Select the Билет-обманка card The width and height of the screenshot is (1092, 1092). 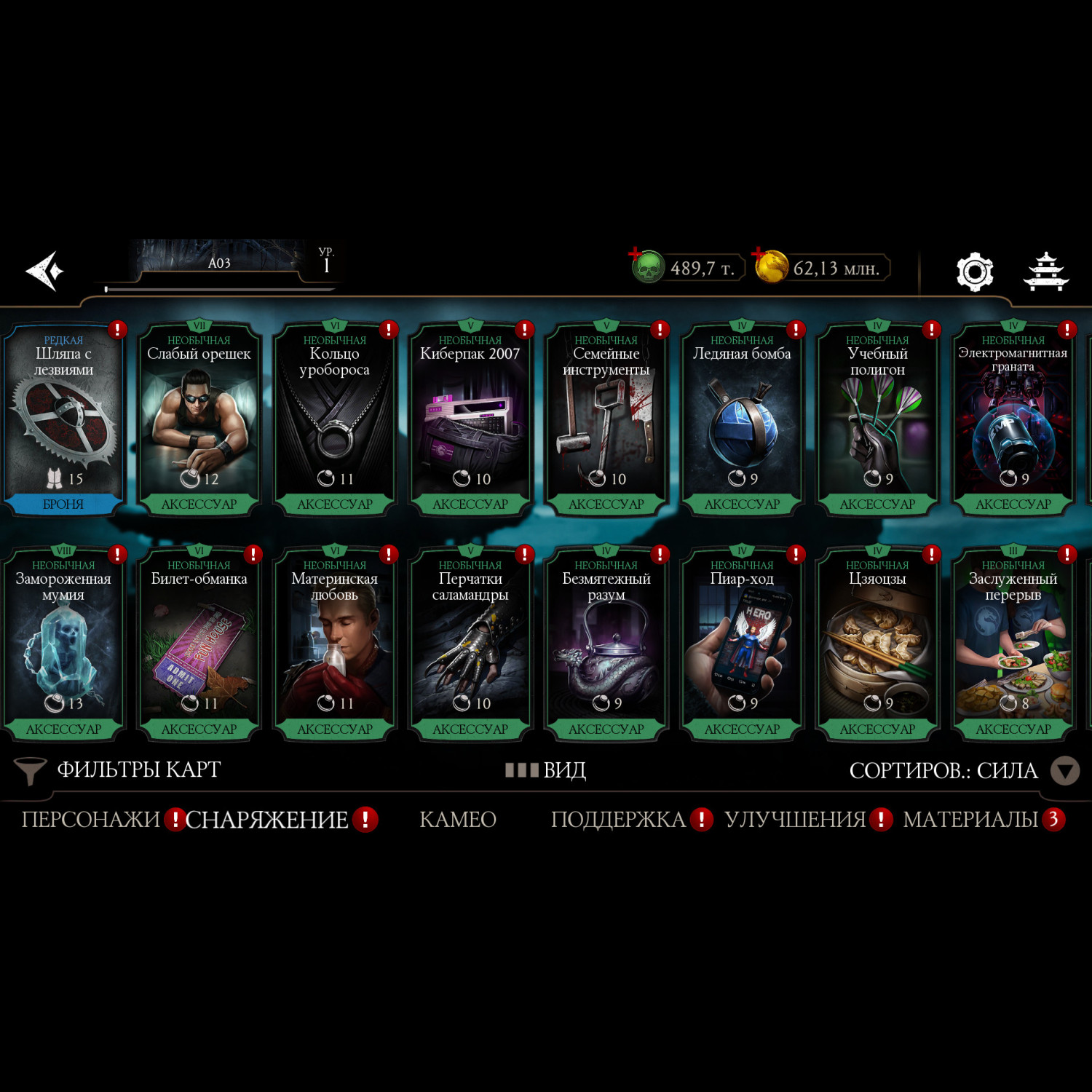199,645
